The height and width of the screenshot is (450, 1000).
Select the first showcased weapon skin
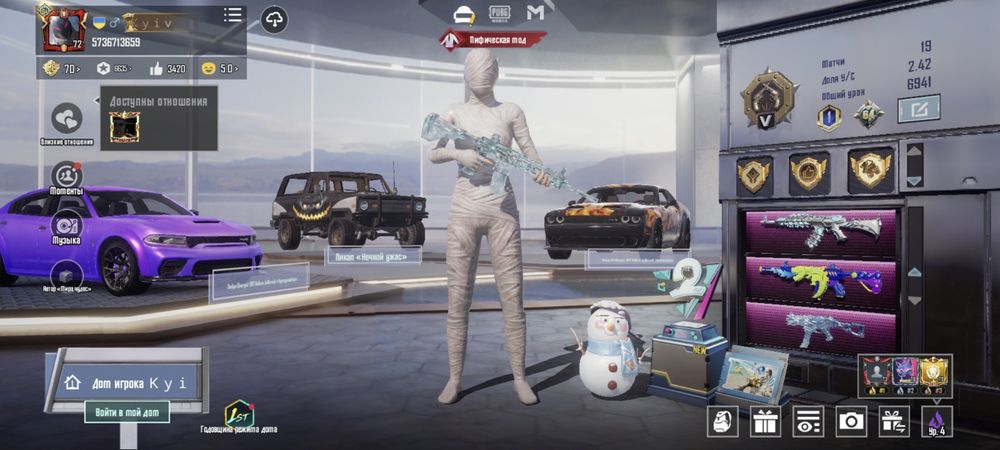820,229
